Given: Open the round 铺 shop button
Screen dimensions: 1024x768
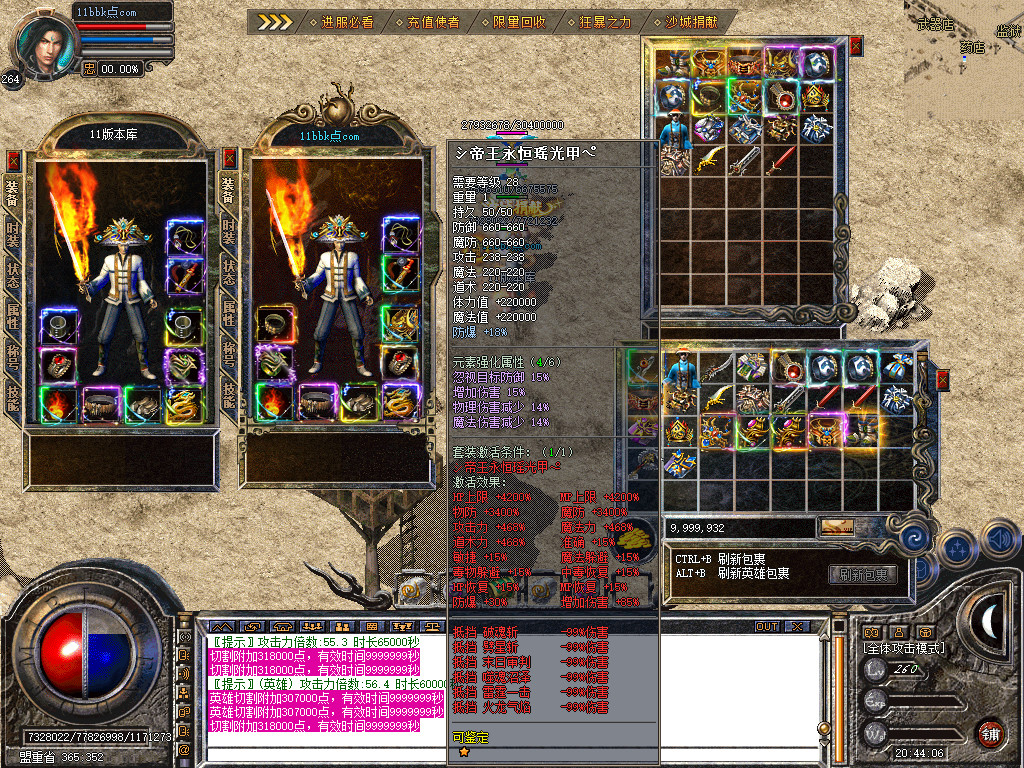Looking at the screenshot, I should [990, 732].
